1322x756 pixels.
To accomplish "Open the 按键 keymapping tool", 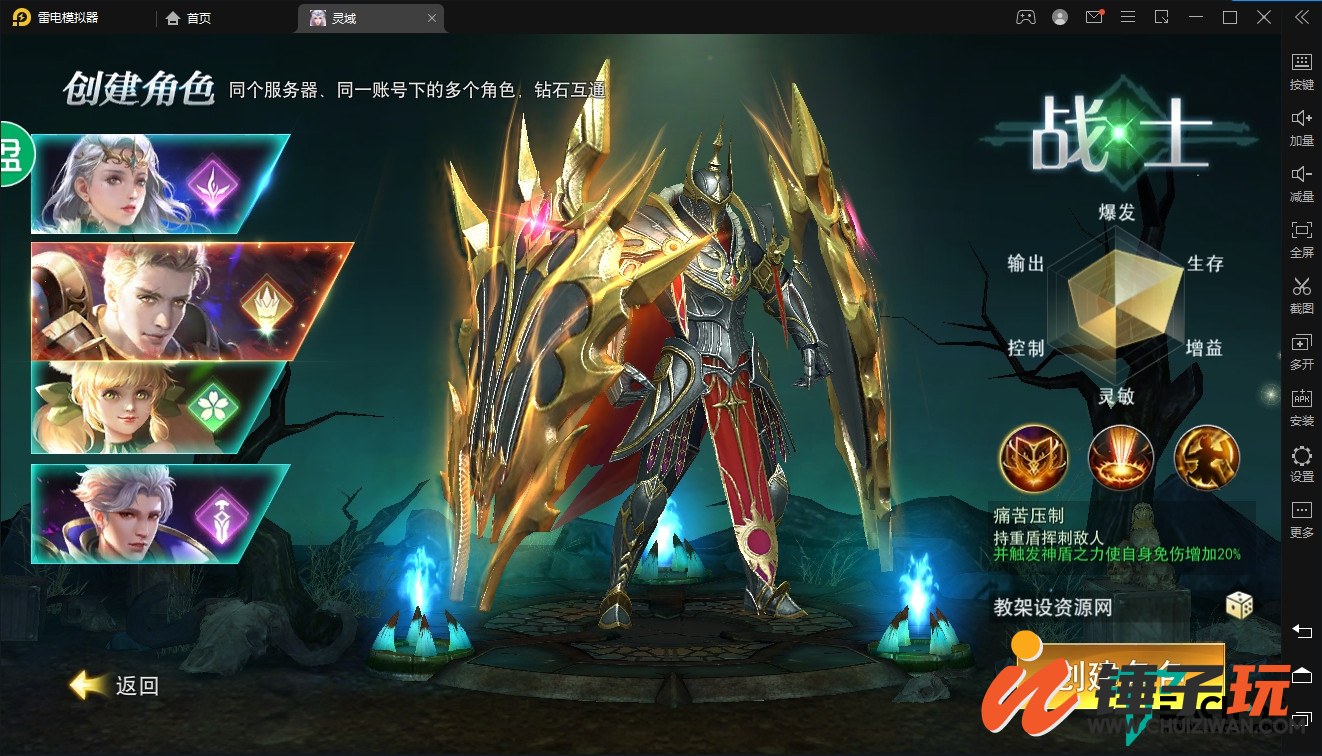I will tap(1301, 71).
